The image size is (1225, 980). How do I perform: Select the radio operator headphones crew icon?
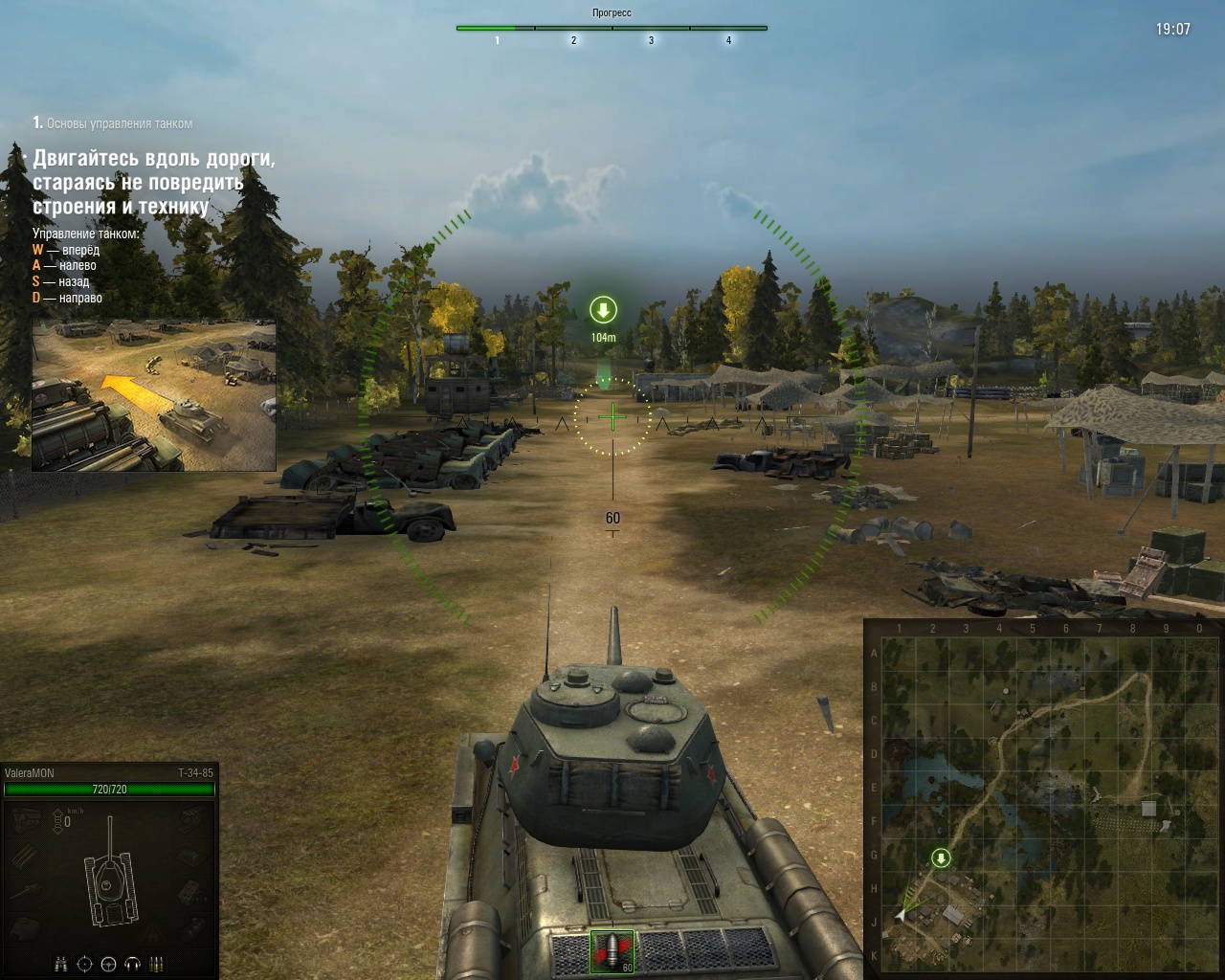pos(133,964)
